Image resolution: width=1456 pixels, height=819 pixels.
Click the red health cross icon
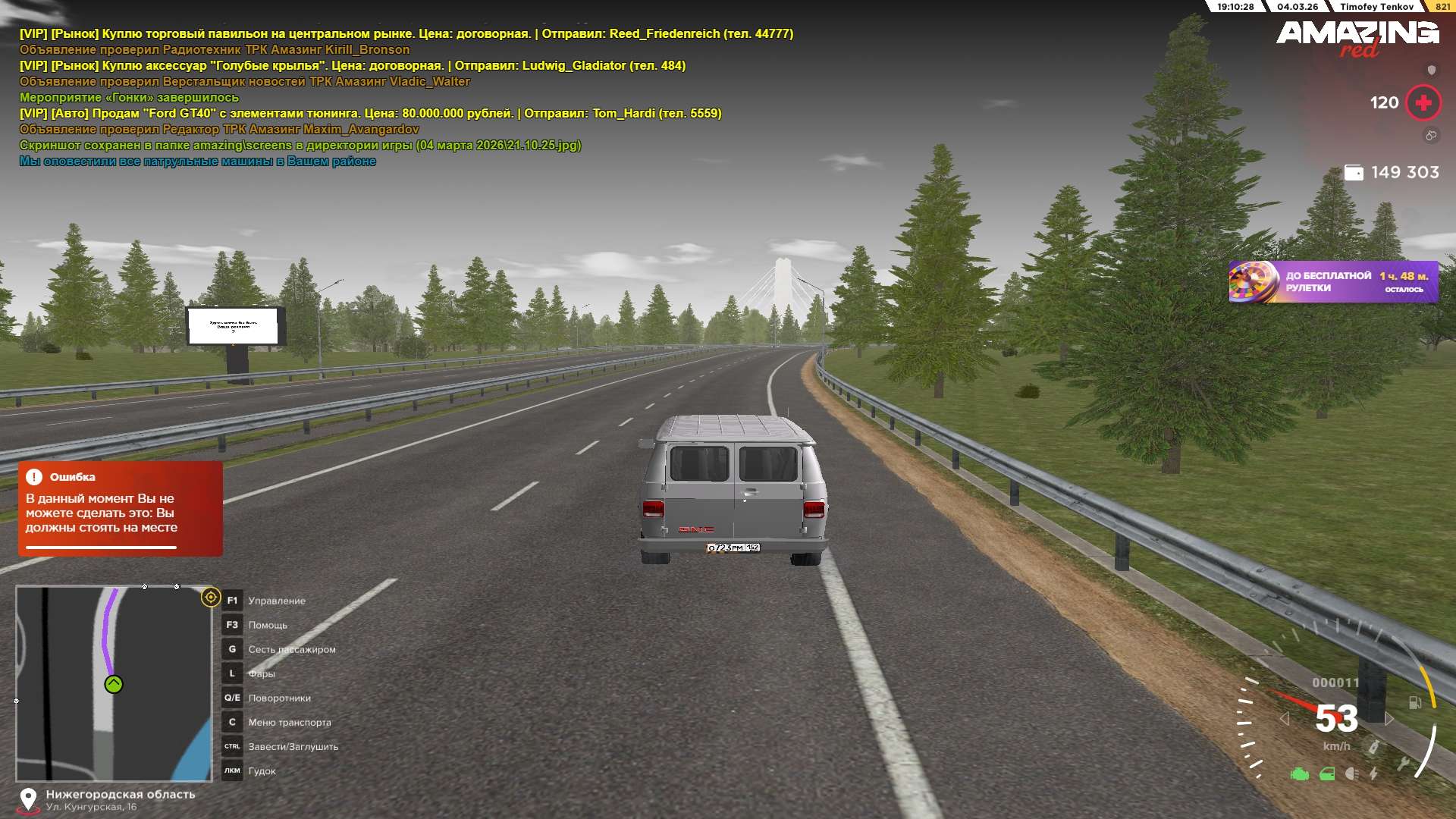coord(1423,102)
